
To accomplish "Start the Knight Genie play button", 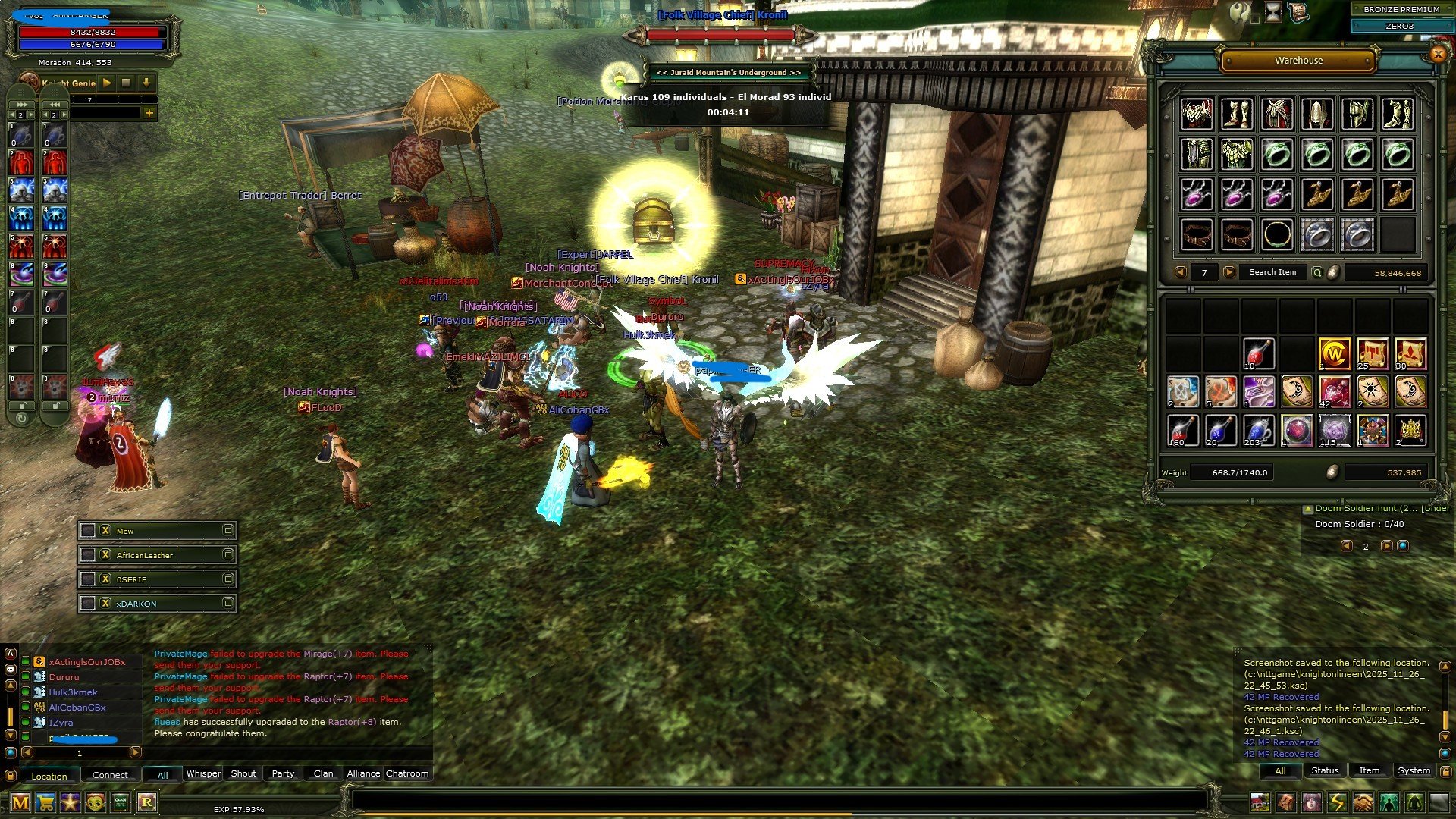I will click(x=107, y=83).
